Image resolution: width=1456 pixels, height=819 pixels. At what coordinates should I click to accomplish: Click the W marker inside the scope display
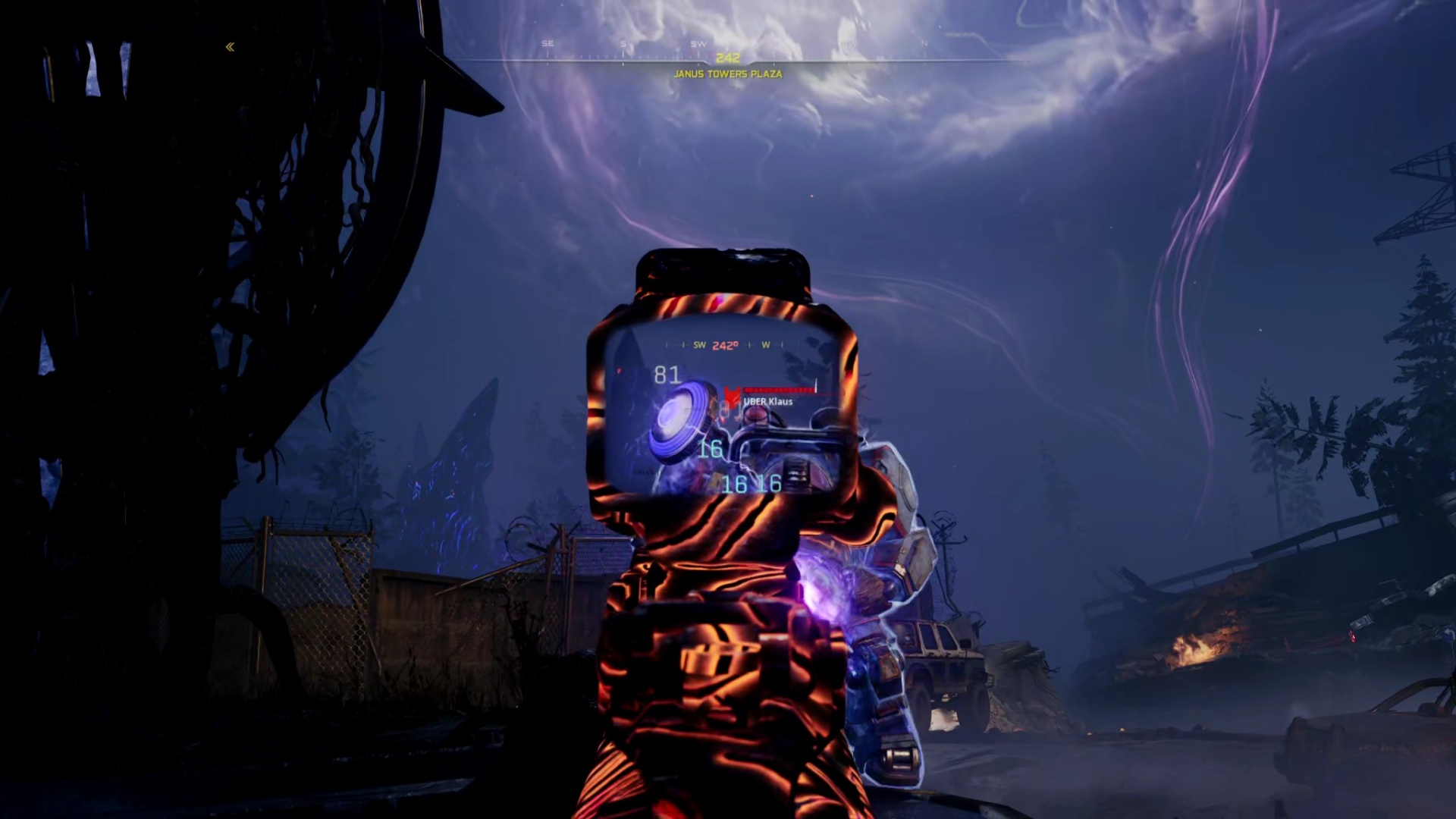click(766, 344)
